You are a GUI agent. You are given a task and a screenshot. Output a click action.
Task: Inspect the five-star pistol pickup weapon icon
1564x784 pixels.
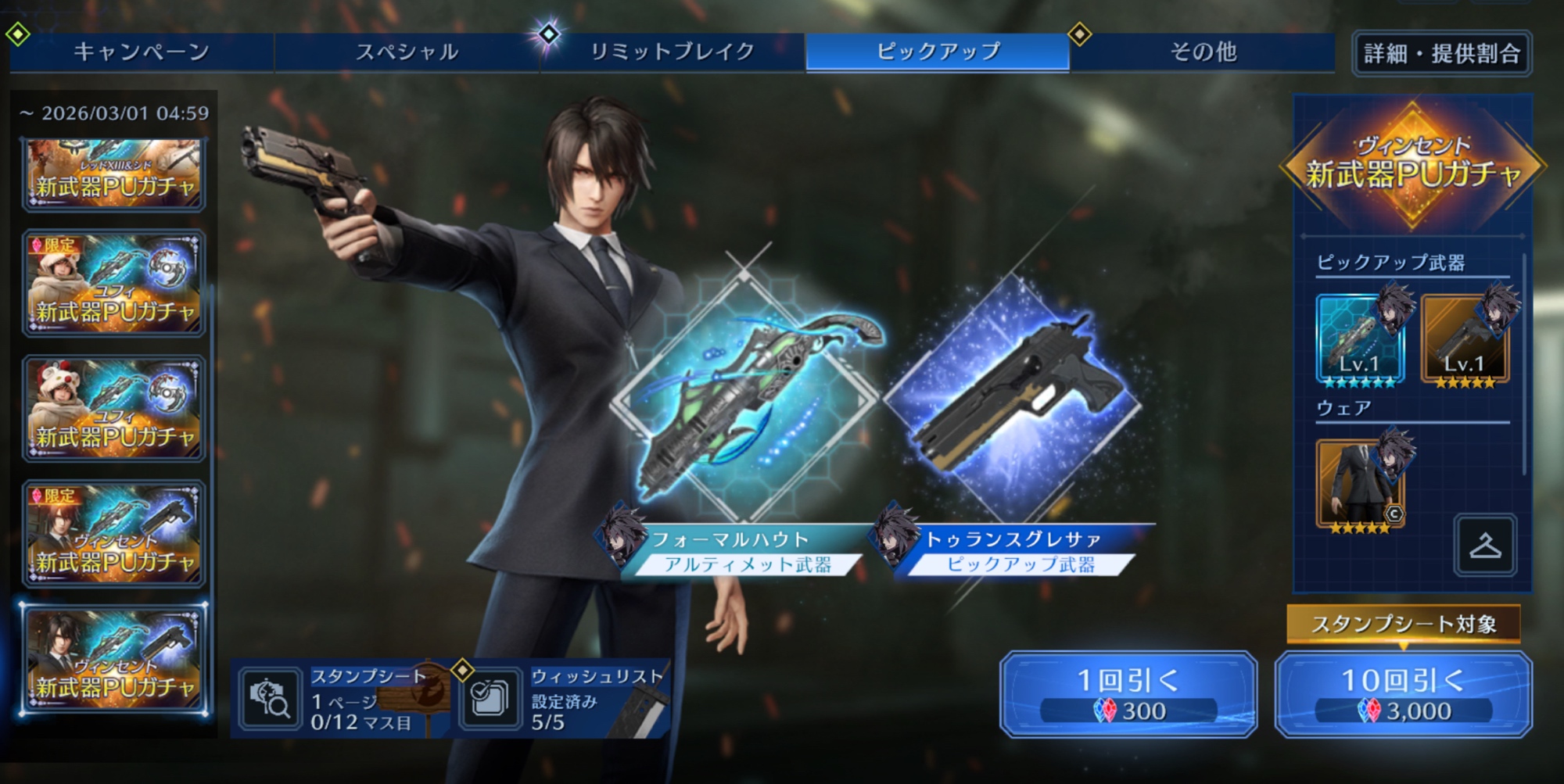(1465, 339)
